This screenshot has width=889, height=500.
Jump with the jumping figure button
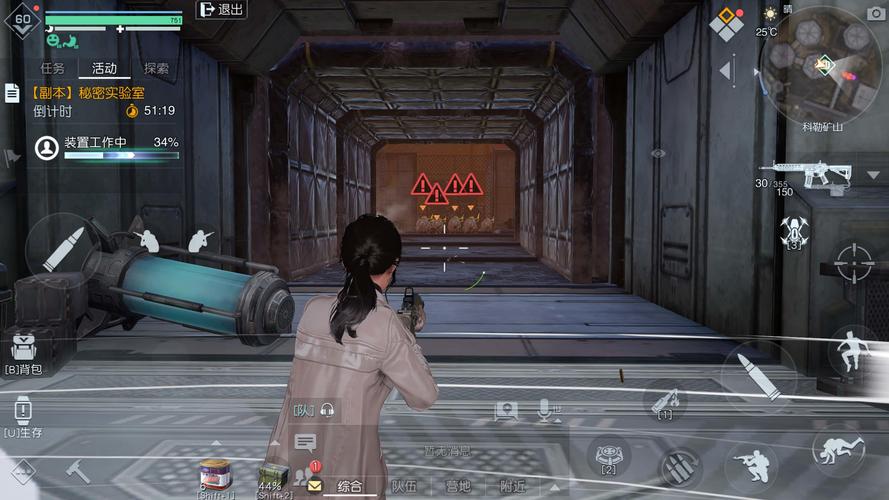point(854,351)
